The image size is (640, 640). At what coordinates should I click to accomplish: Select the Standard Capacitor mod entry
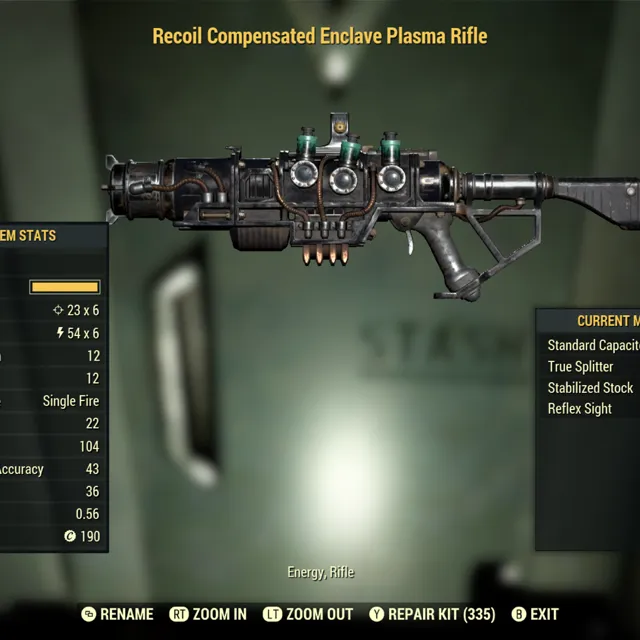tap(592, 345)
